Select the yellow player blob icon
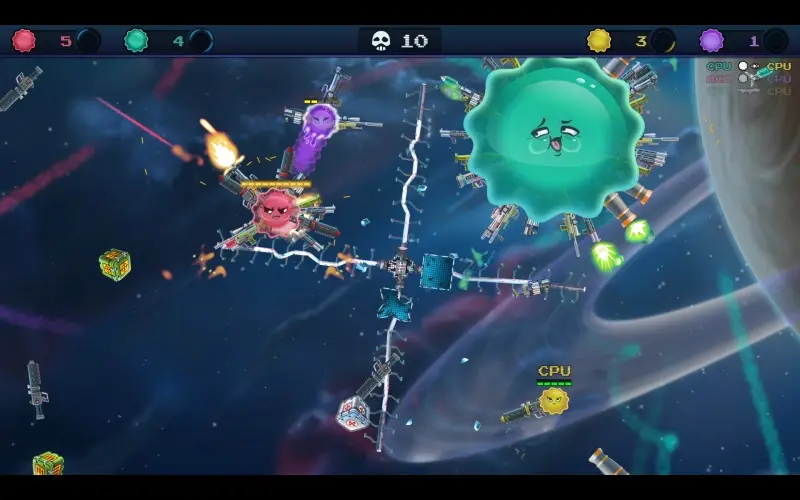800x500 pixels. pos(599,41)
